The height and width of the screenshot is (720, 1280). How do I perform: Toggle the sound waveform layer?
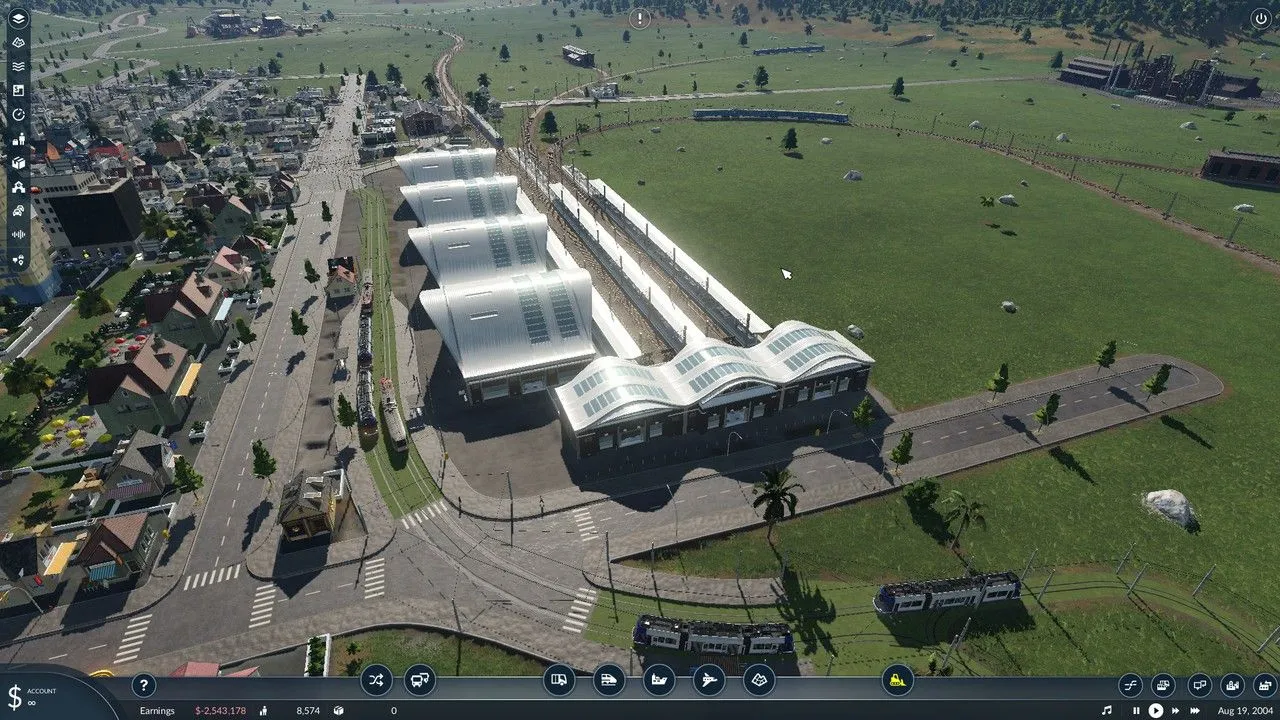[18, 234]
